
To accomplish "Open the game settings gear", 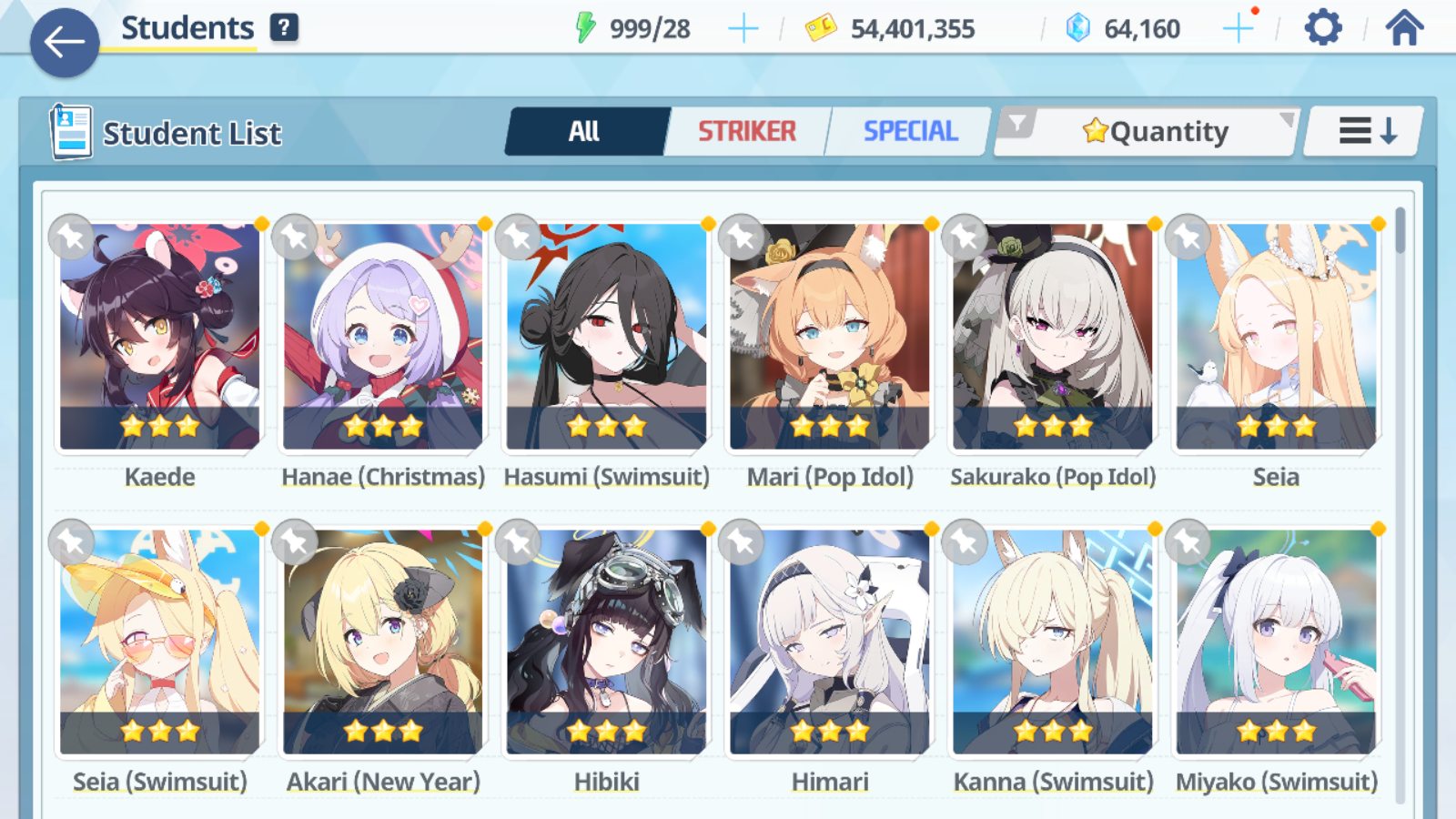I will pos(1321,27).
